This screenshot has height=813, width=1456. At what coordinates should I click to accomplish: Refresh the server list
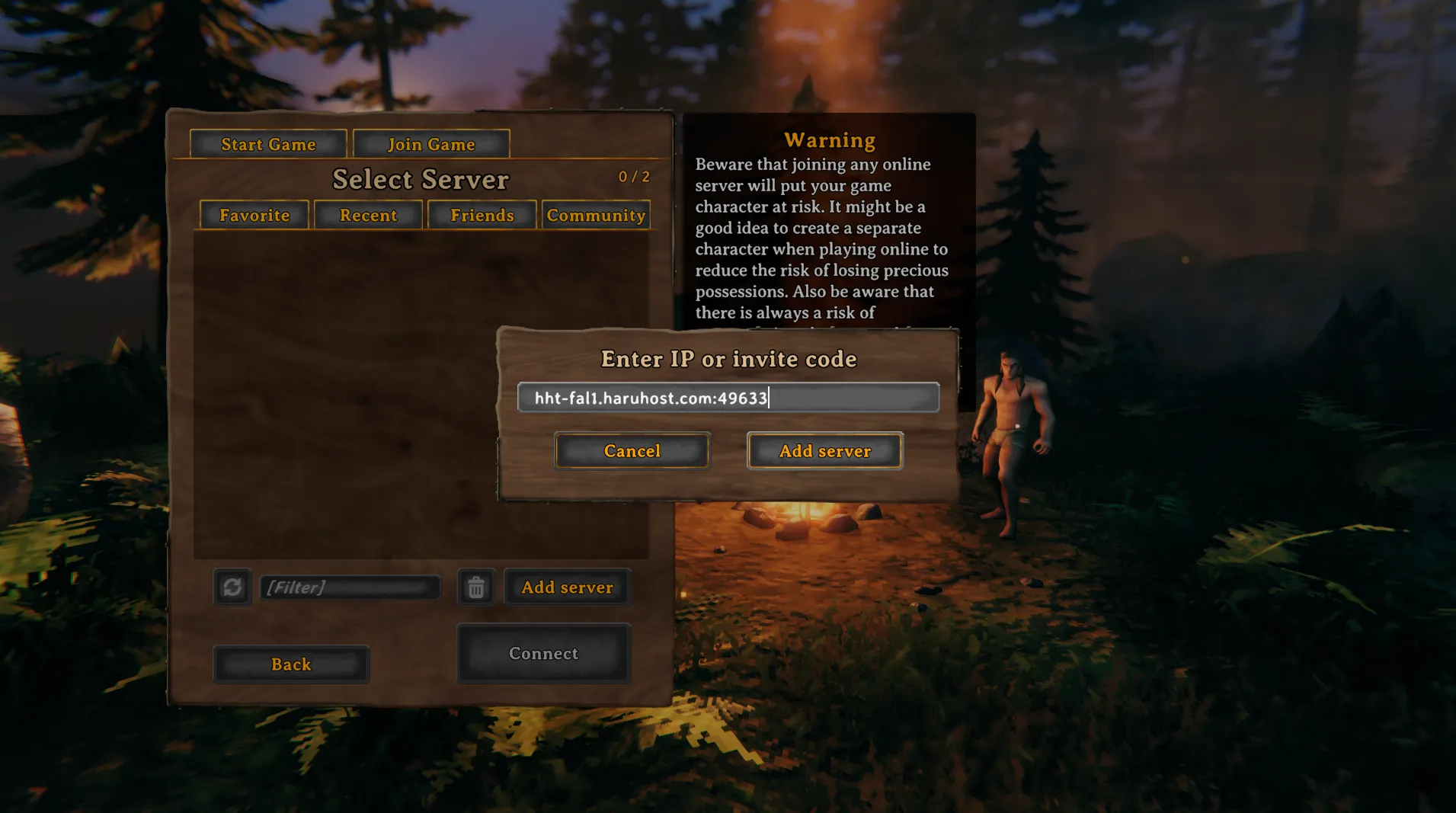coord(232,587)
